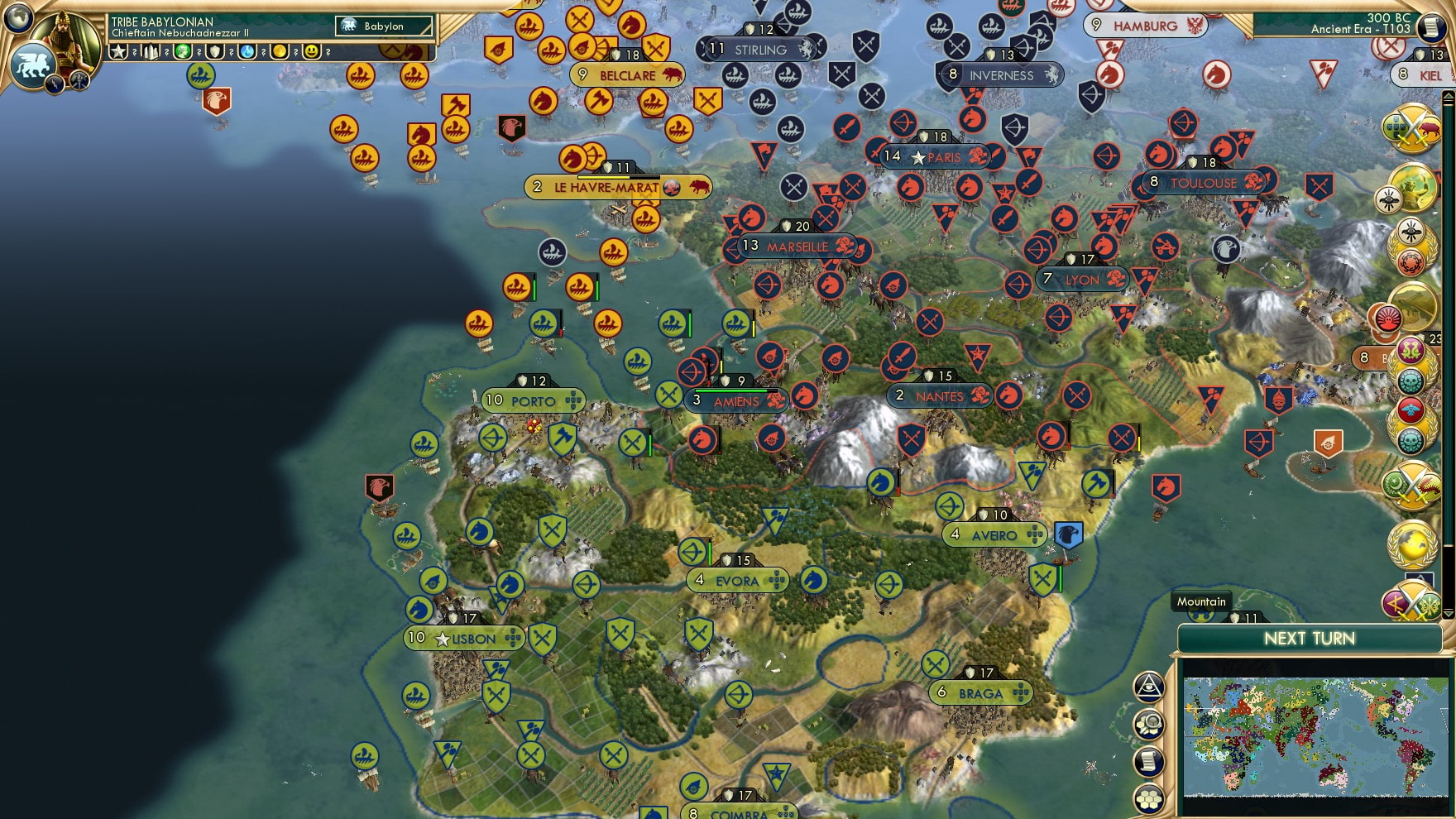The width and height of the screenshot is (1456, 819).
Task: Toggle strategic view with the eye pyramid icon
Action: [x=1149, y=686]
